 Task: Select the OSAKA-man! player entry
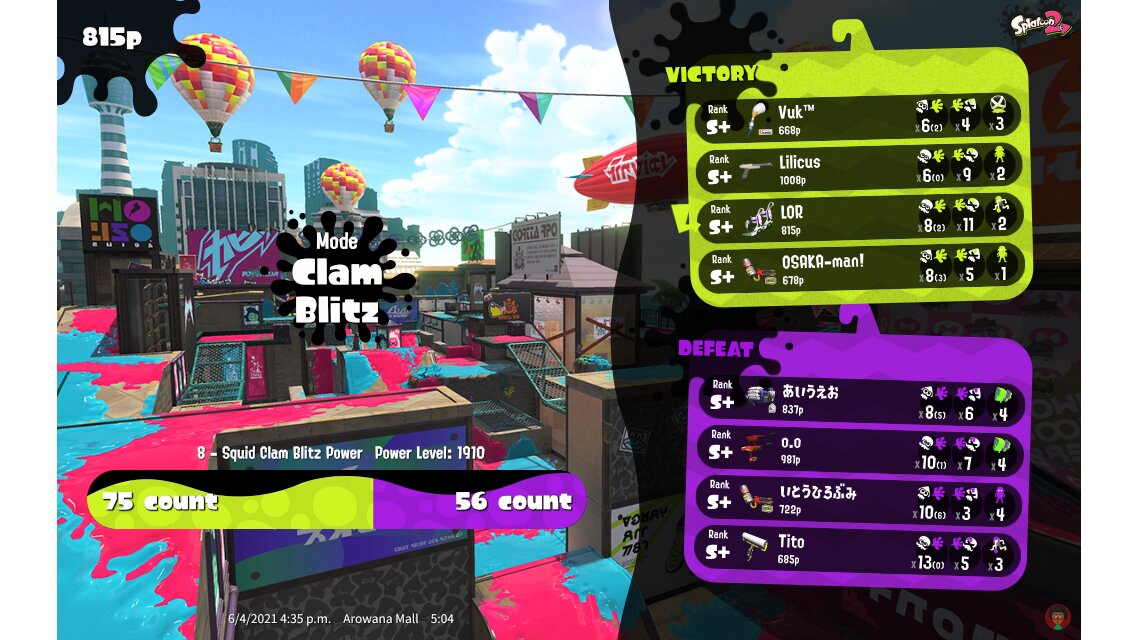(859, 268)
